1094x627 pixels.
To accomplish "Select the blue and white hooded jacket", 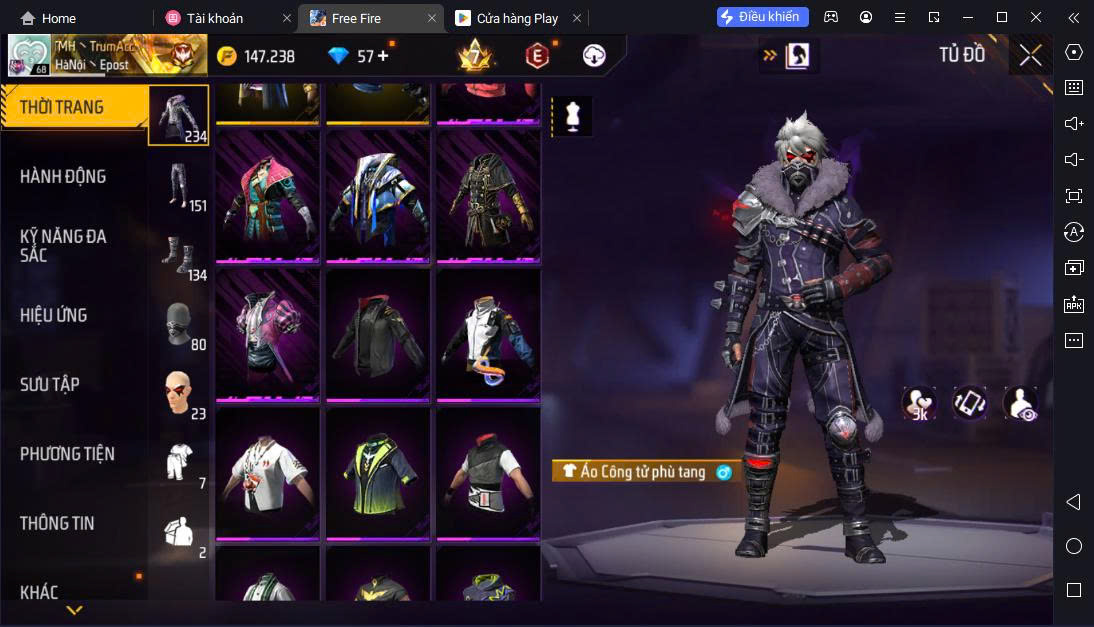I will click(x=378, y=195).
